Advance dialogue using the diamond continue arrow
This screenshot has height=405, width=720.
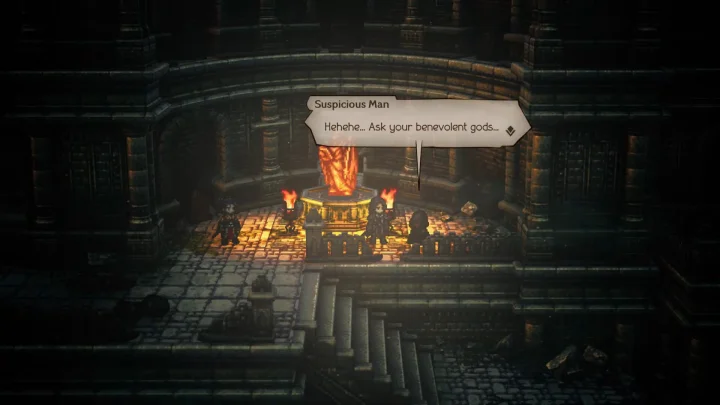(x=509, y=129)
